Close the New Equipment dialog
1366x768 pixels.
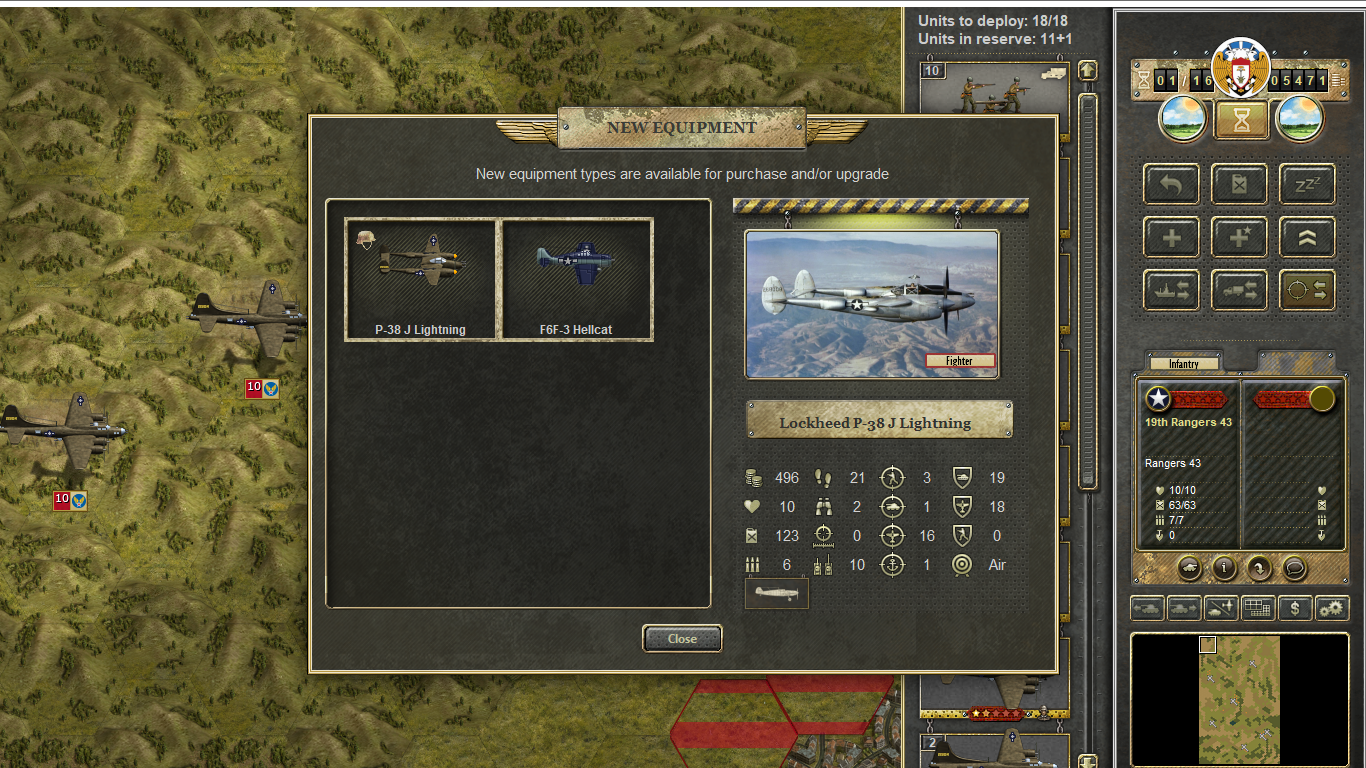pyautogui.click(x=682, y=639)
